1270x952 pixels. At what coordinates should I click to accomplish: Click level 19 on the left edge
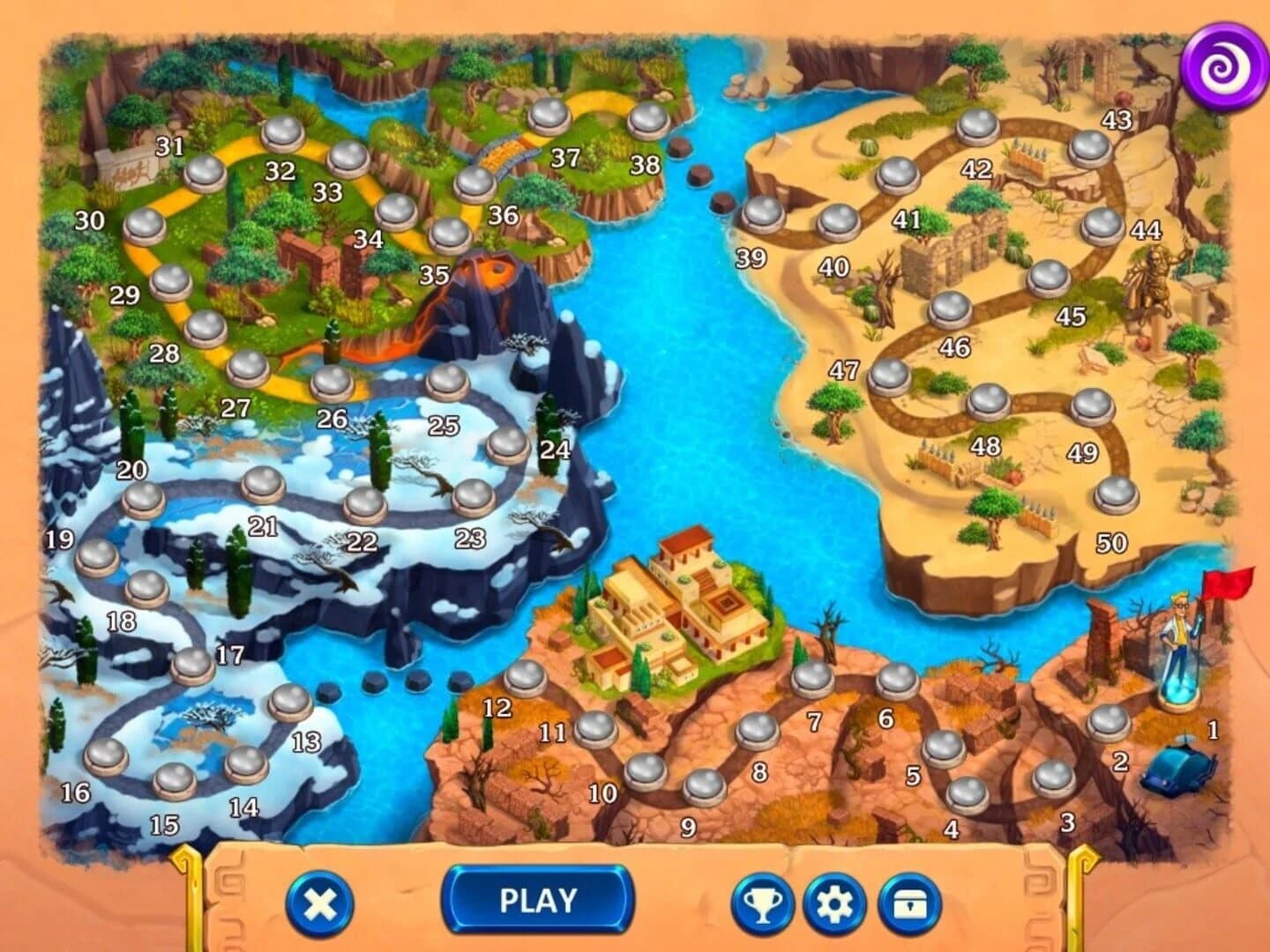[x=97, y=558]
